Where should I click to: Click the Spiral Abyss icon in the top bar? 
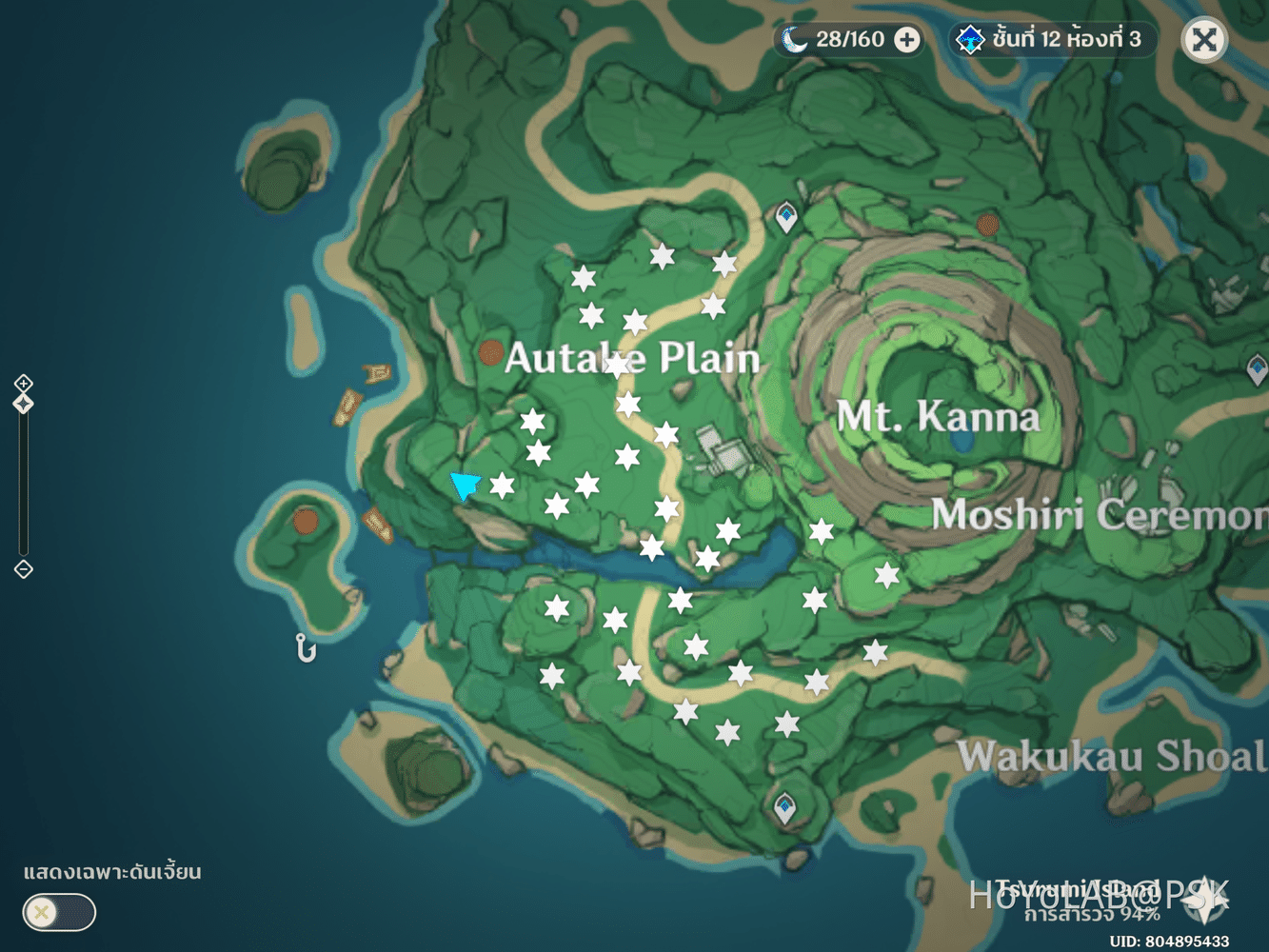tap(969, 40)
